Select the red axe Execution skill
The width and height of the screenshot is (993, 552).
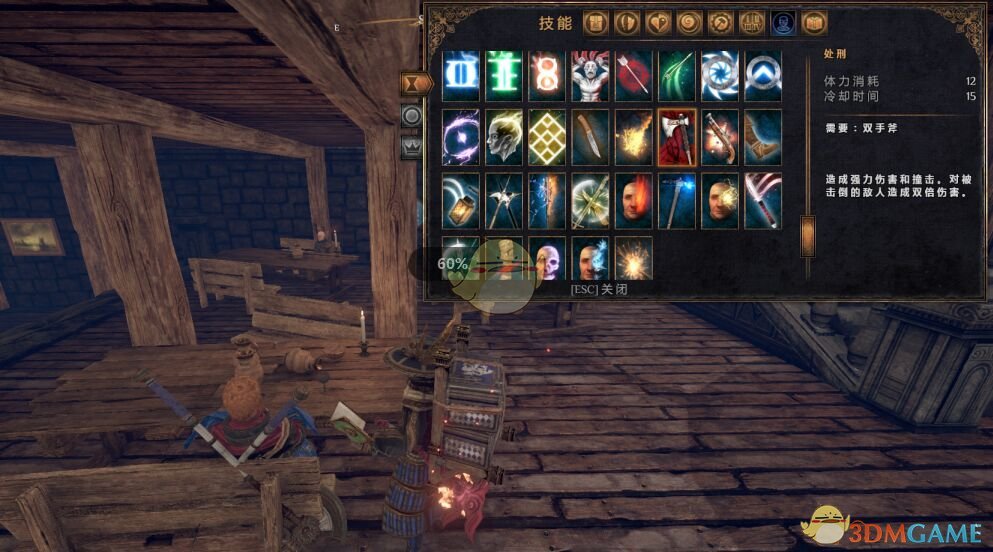tap(677, 138)
